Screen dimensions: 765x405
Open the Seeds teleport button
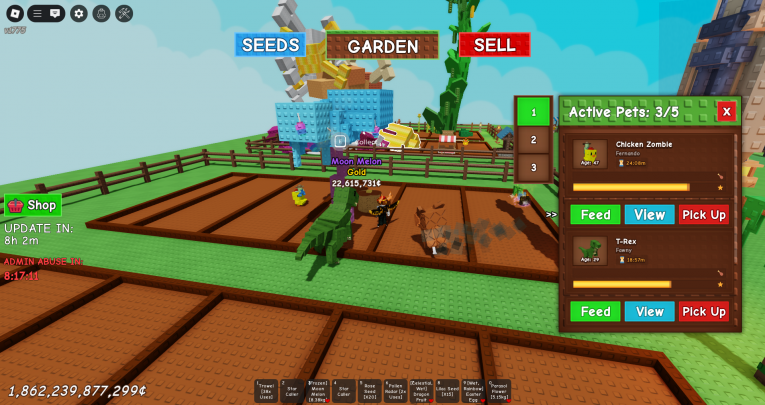[x=270, y=45]
